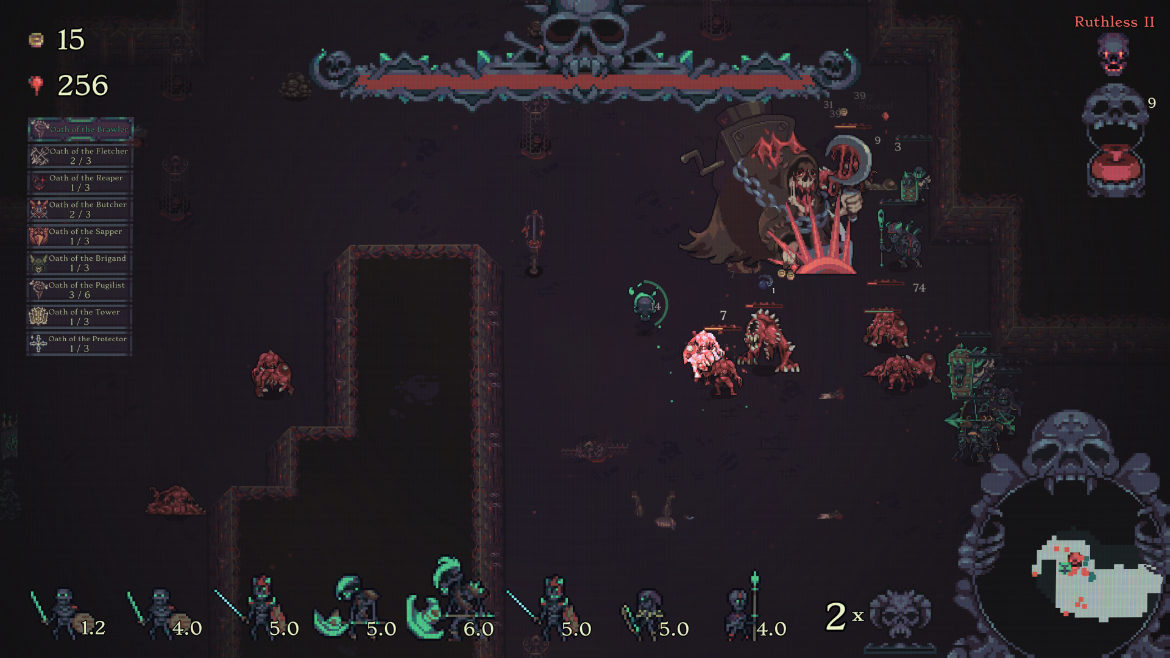The width and height of the screenshot is (1170, 658).
Task: Open the Oath of the Reaper entry
Action: 80,183
